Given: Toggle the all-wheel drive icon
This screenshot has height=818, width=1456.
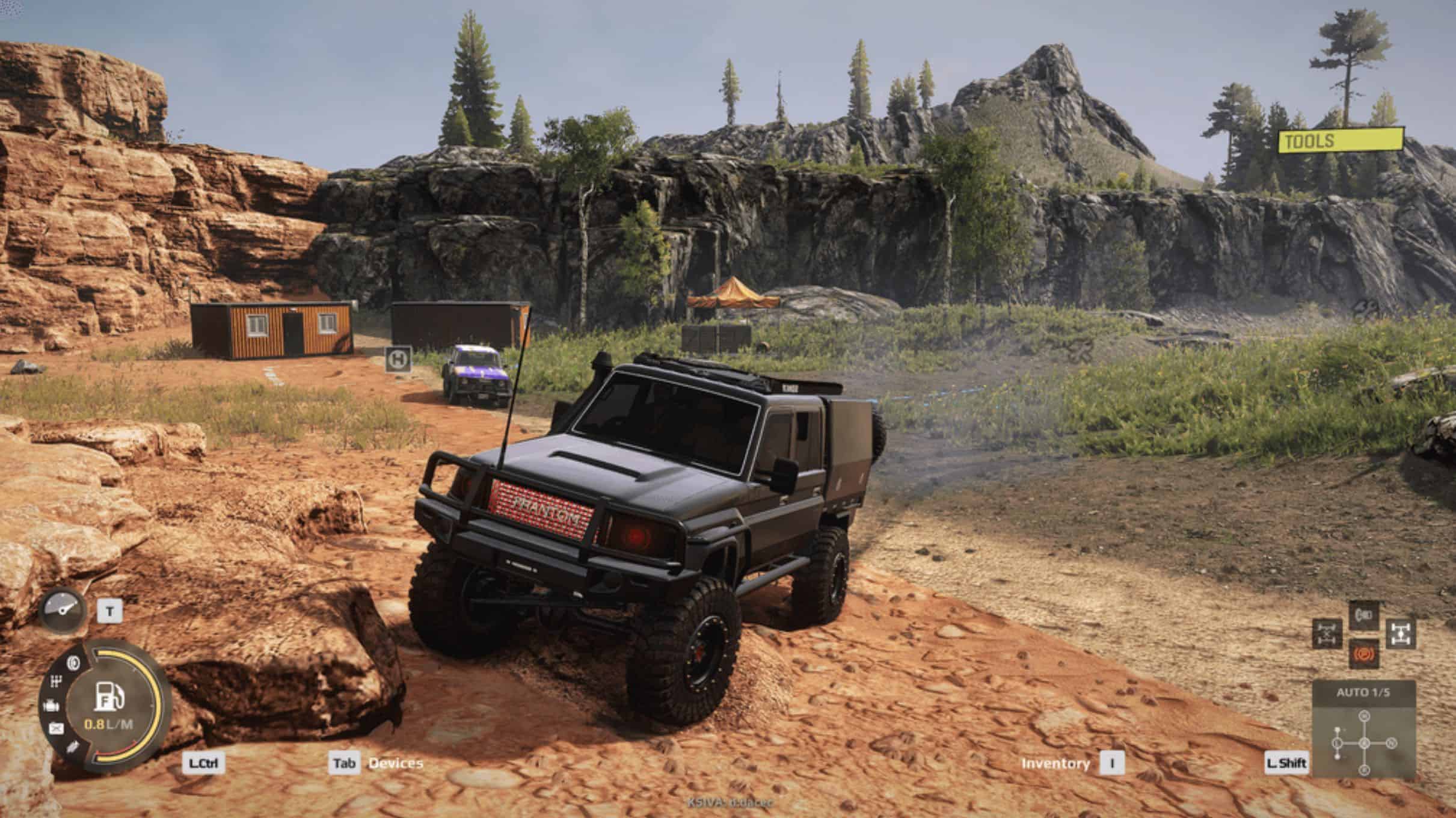Looking at the screenshot, I should [1401, 635].
